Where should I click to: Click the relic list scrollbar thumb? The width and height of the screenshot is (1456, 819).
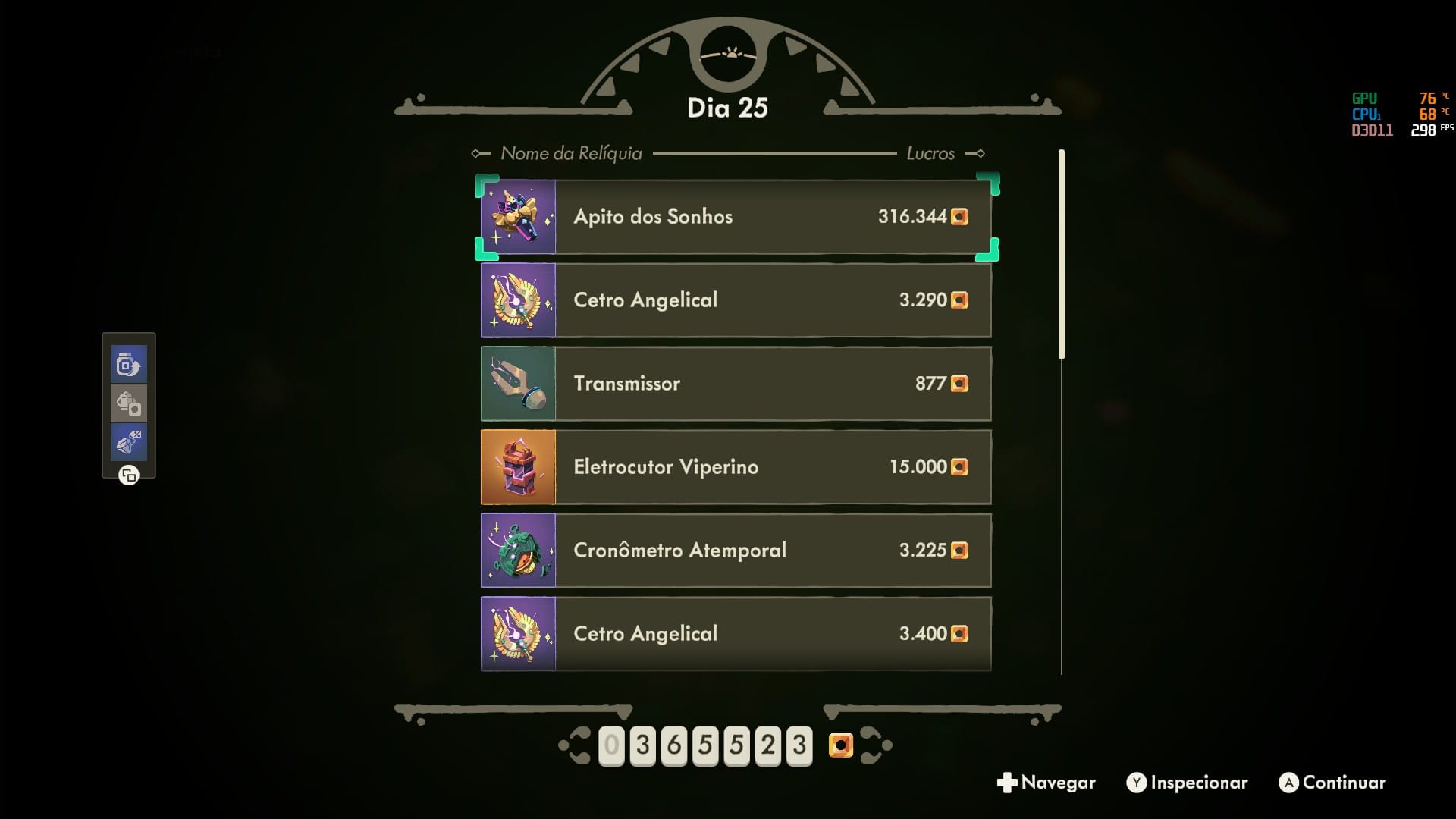(x=1062, y=254)
